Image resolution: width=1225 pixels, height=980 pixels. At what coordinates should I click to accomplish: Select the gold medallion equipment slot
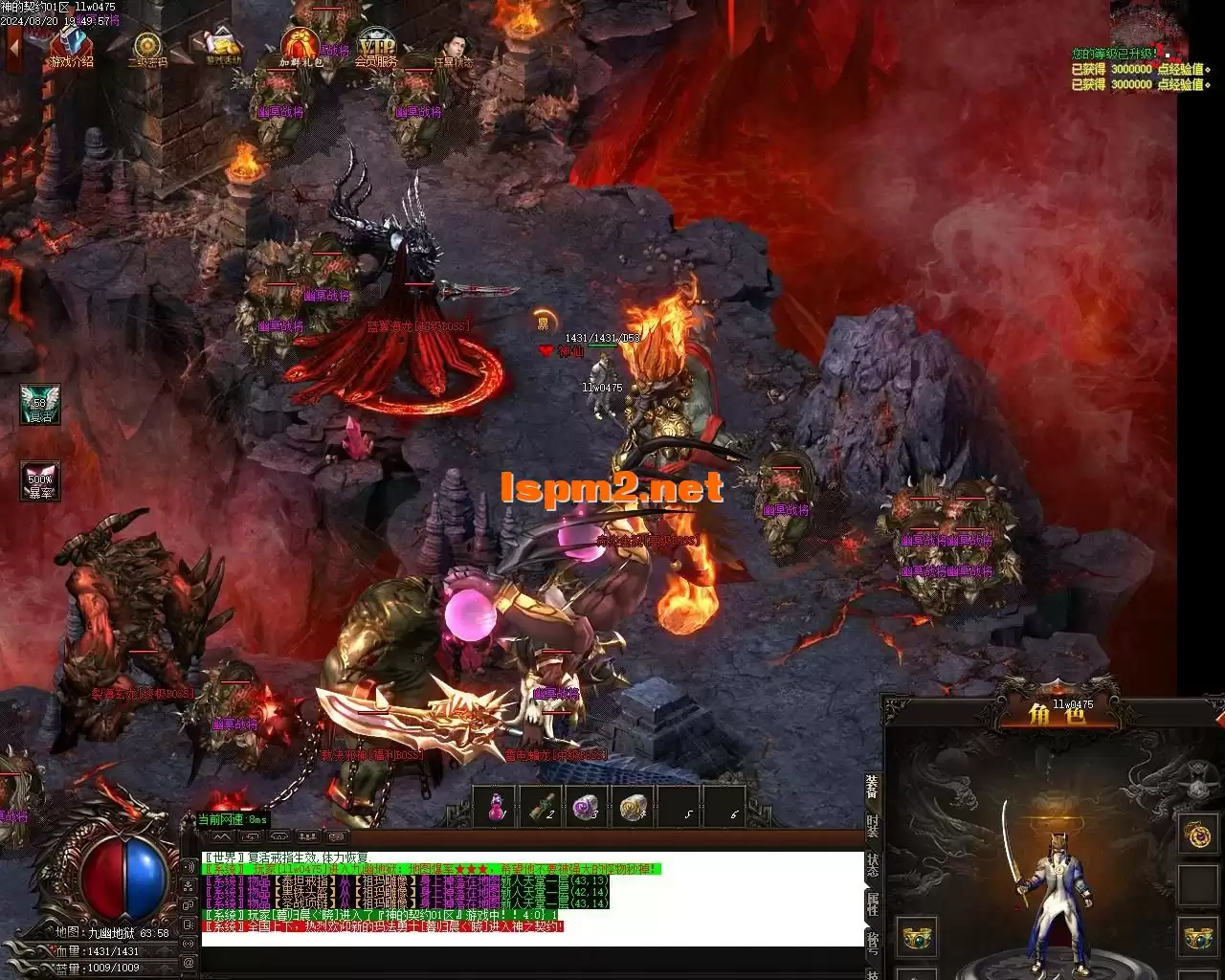[x=1197, y=834]
